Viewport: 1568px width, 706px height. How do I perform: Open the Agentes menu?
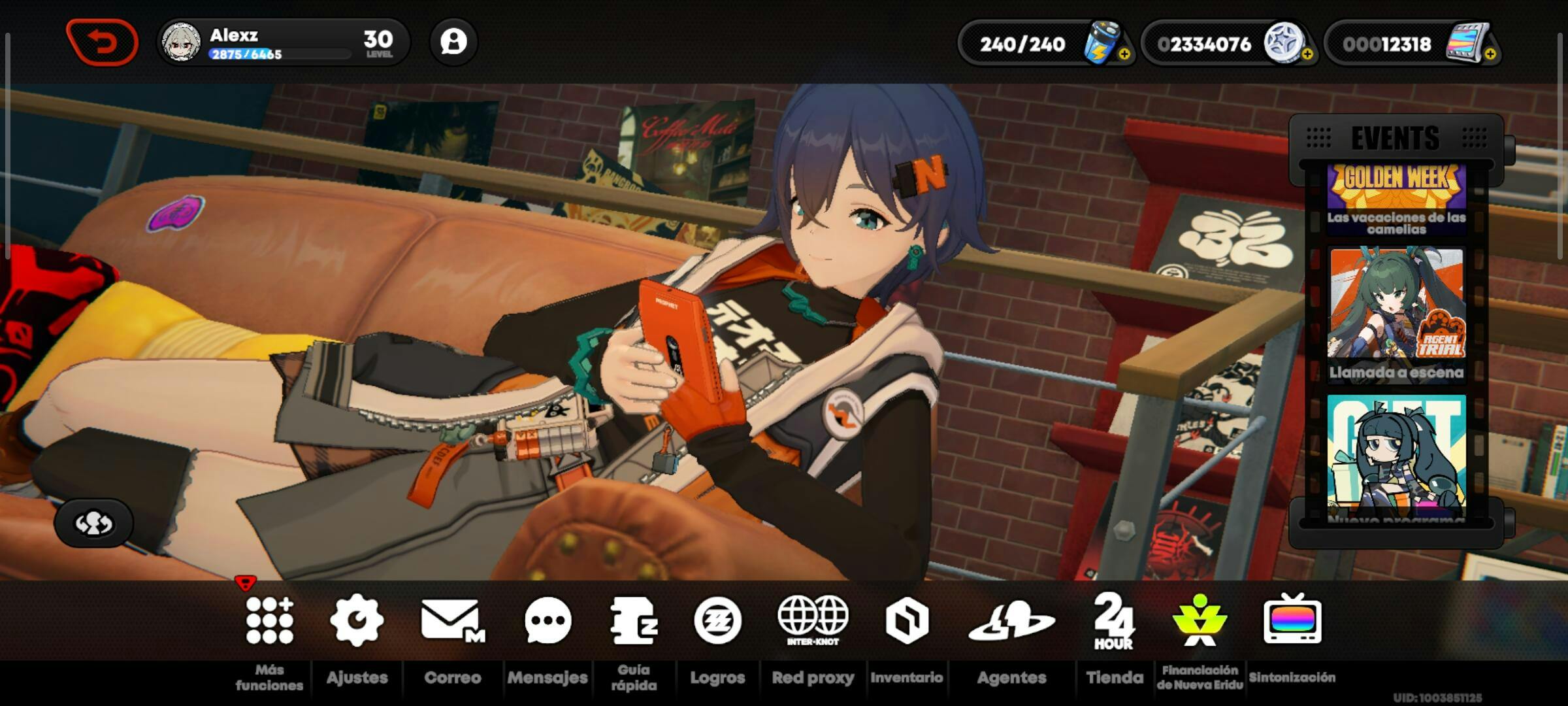pyautogui.click(x=1011, y=620)
